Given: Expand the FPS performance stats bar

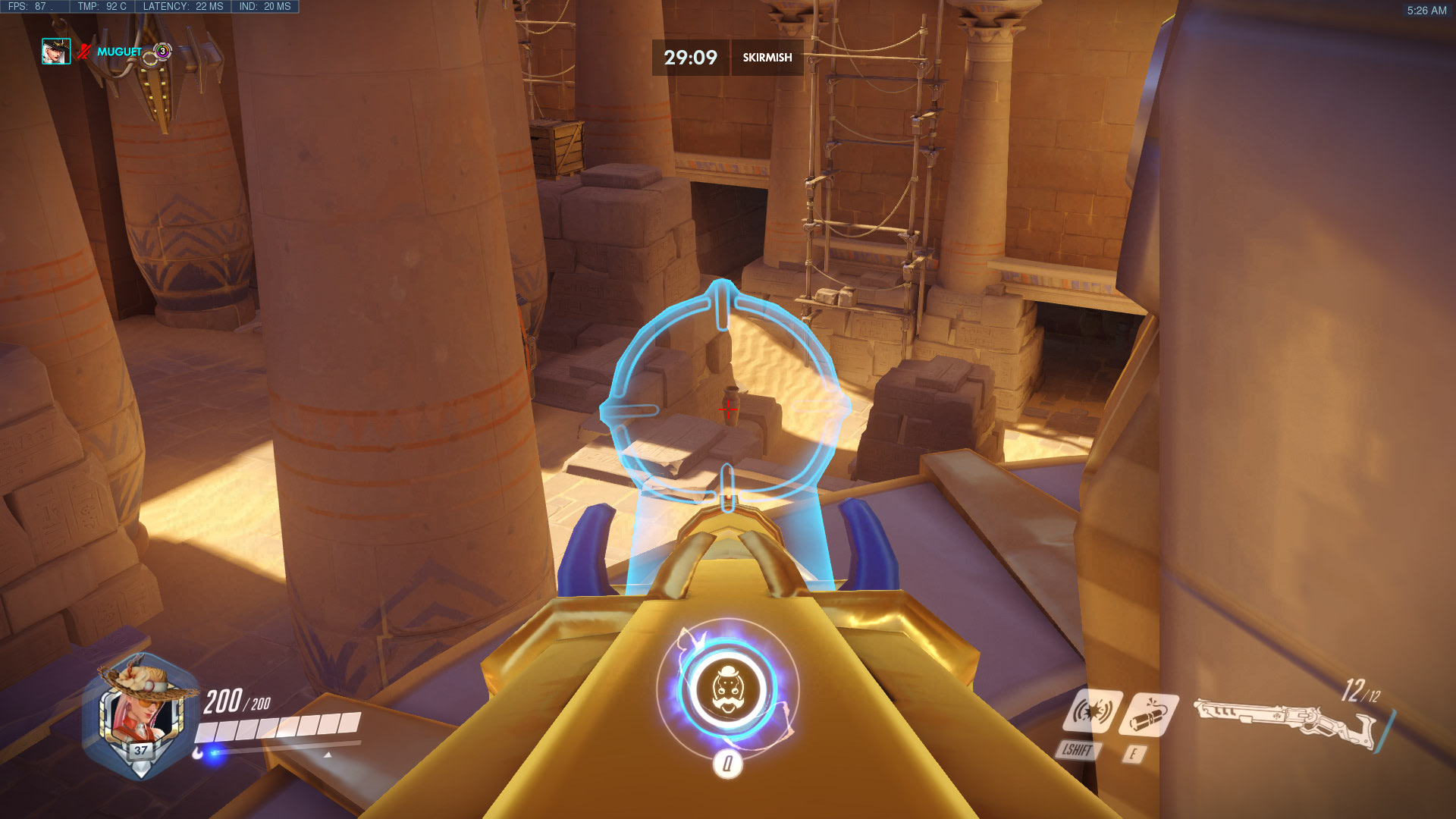Looking at the screenshot, I should [x=30, y=6].
